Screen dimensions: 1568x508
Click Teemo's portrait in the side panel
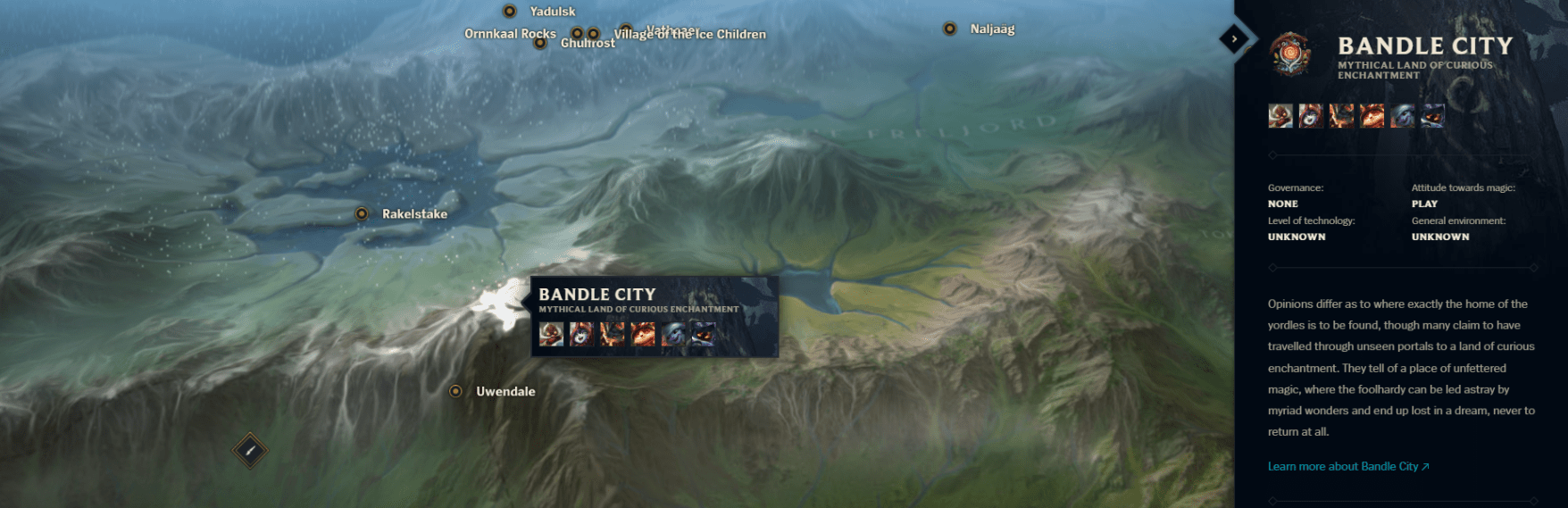pyautogui.click(x=1372, y=116)
